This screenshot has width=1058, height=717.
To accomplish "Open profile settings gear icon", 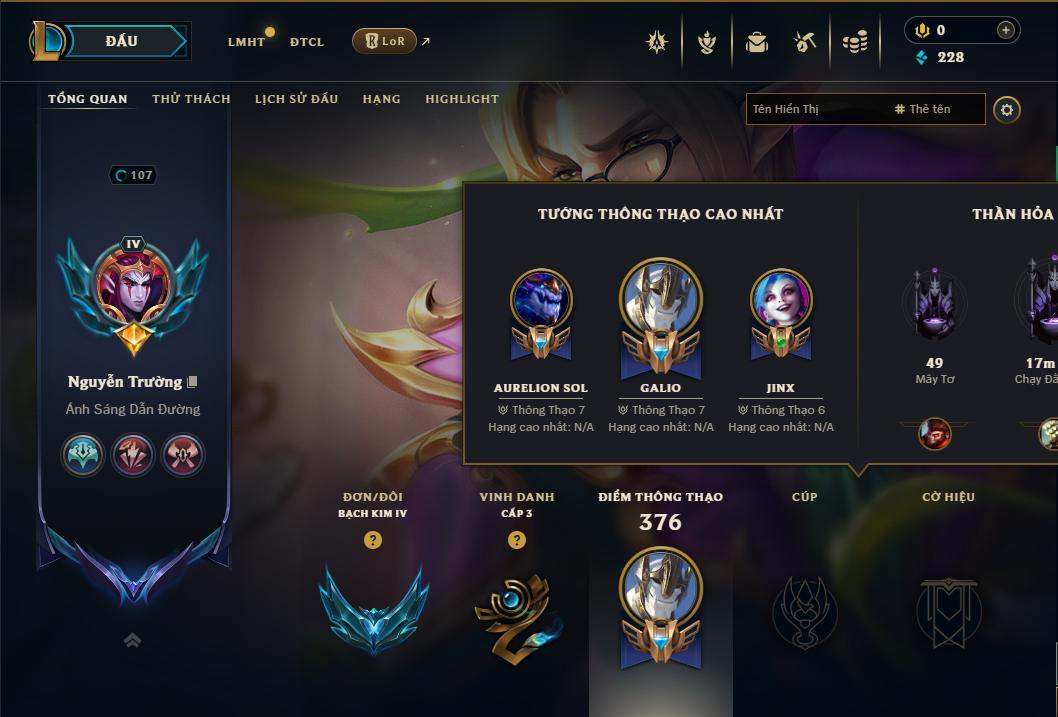I will pyautogui.click(x=1007, y=109).
